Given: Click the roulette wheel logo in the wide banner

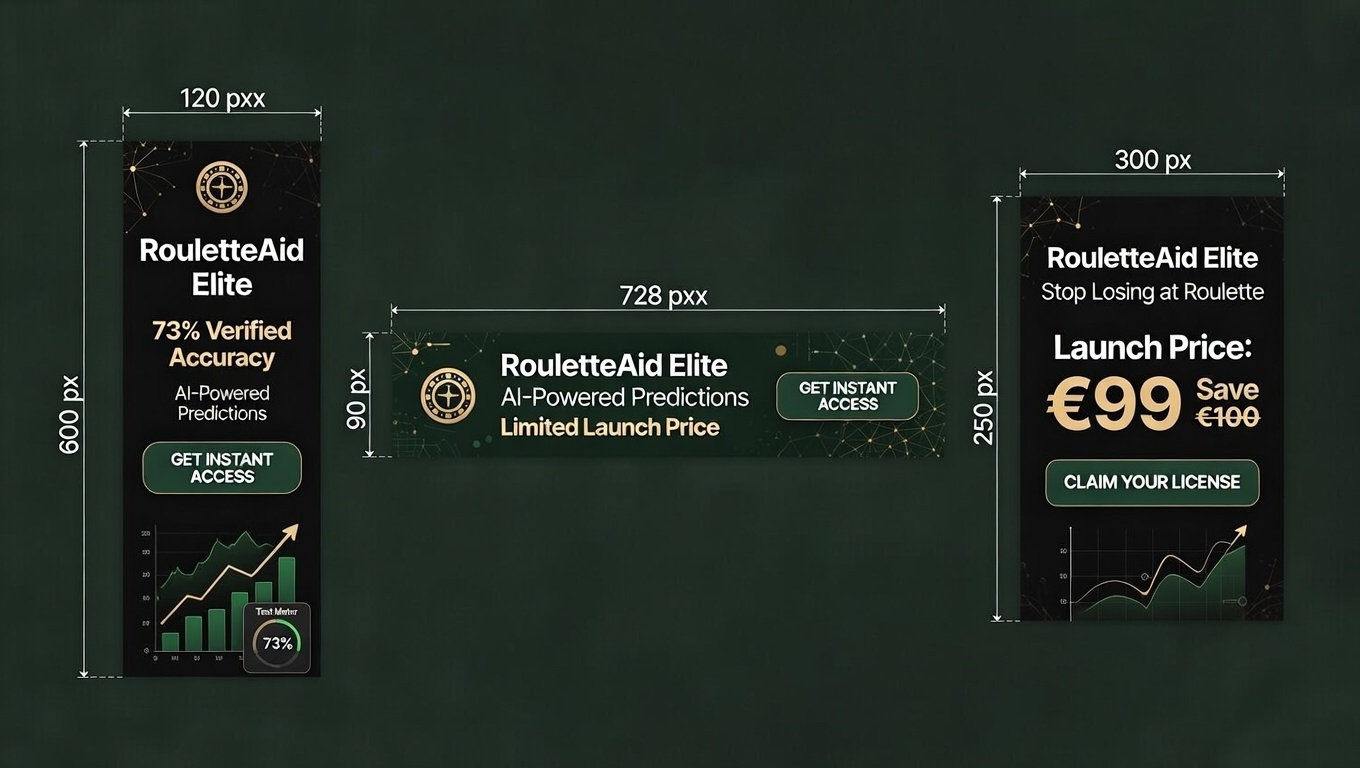Looking at the screenshot, I should (448, 395).
